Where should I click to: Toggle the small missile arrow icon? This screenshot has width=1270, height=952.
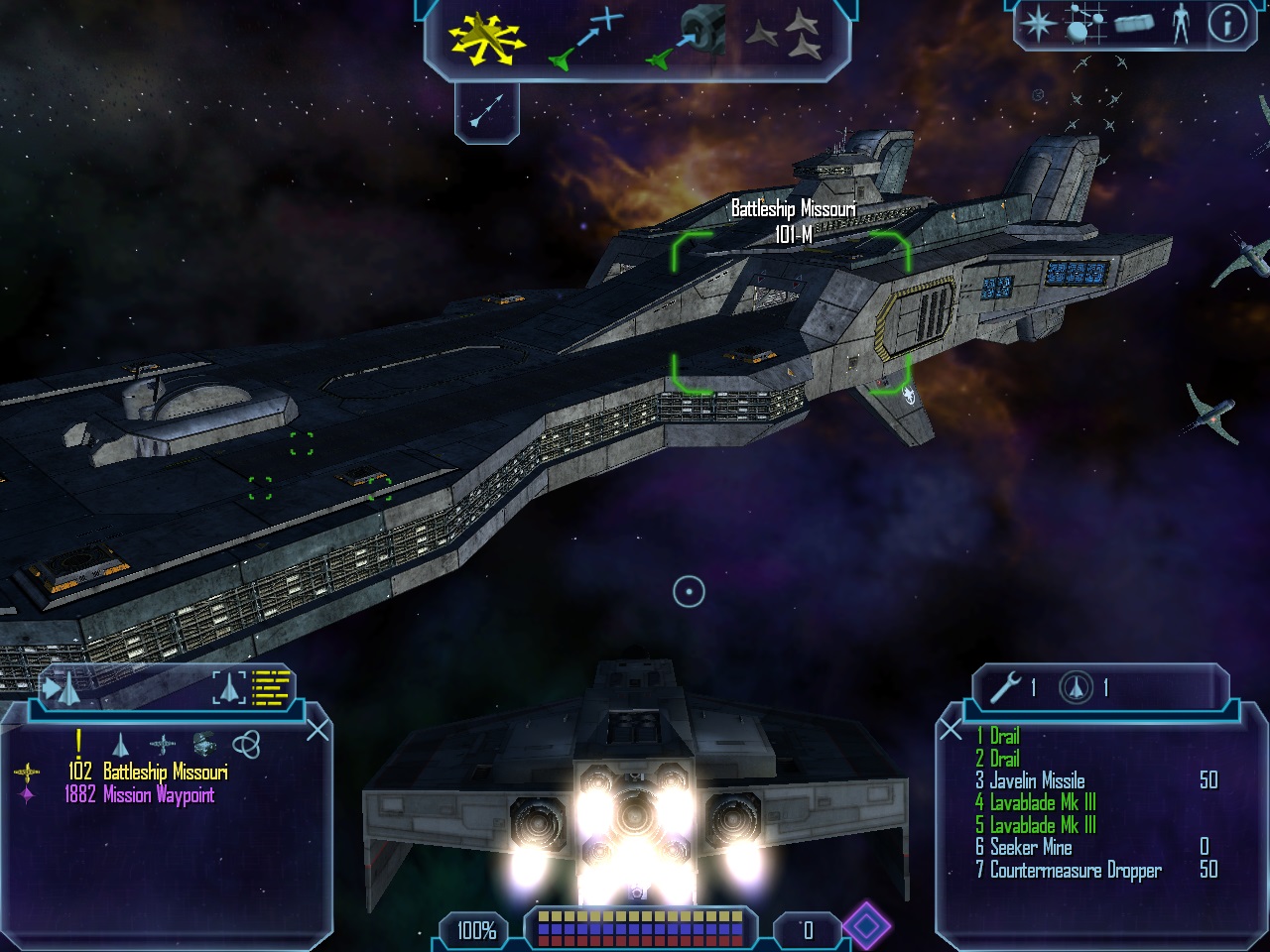(486, 110)
